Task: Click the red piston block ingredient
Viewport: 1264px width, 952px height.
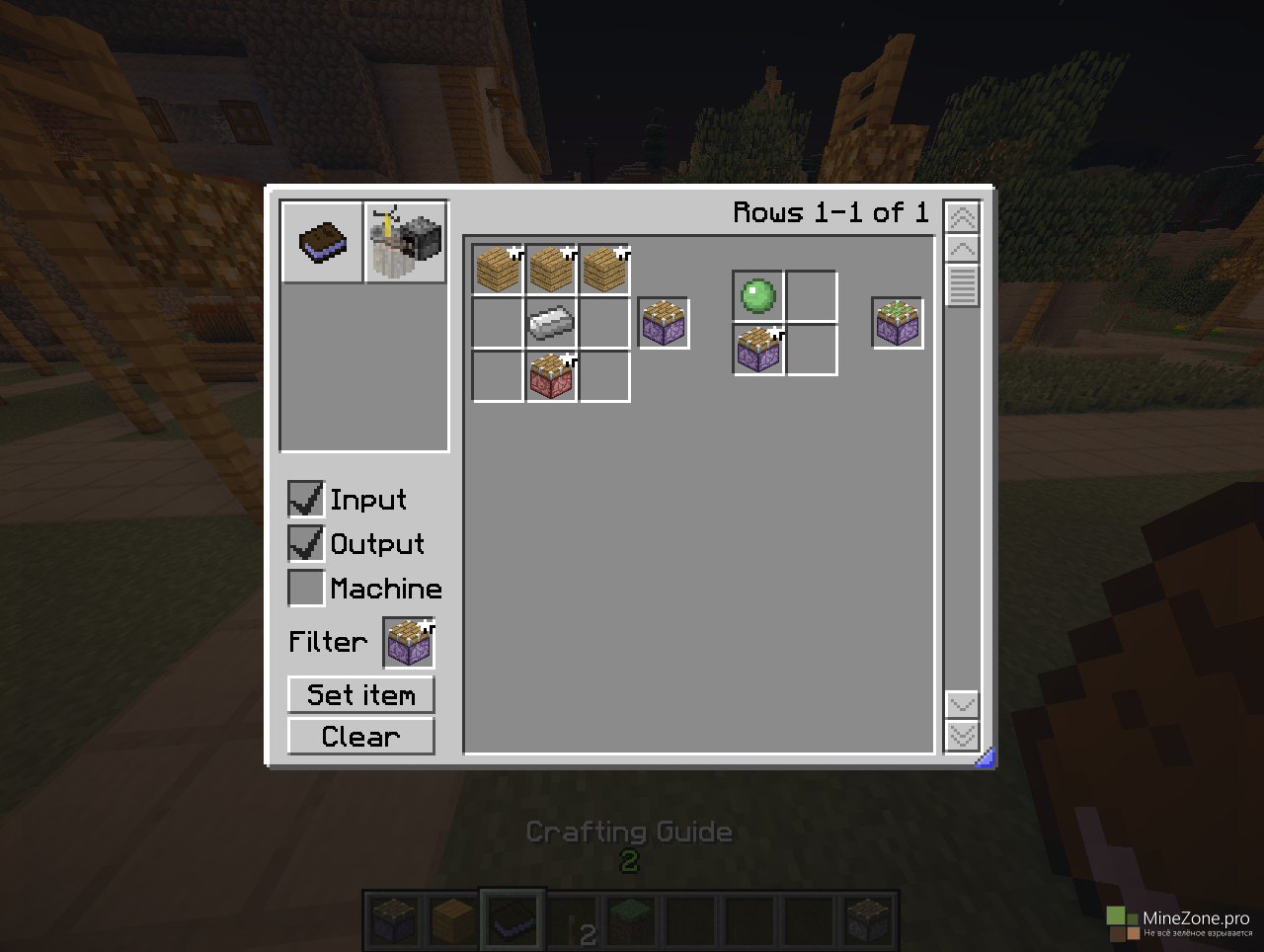Action: (551, 376)
